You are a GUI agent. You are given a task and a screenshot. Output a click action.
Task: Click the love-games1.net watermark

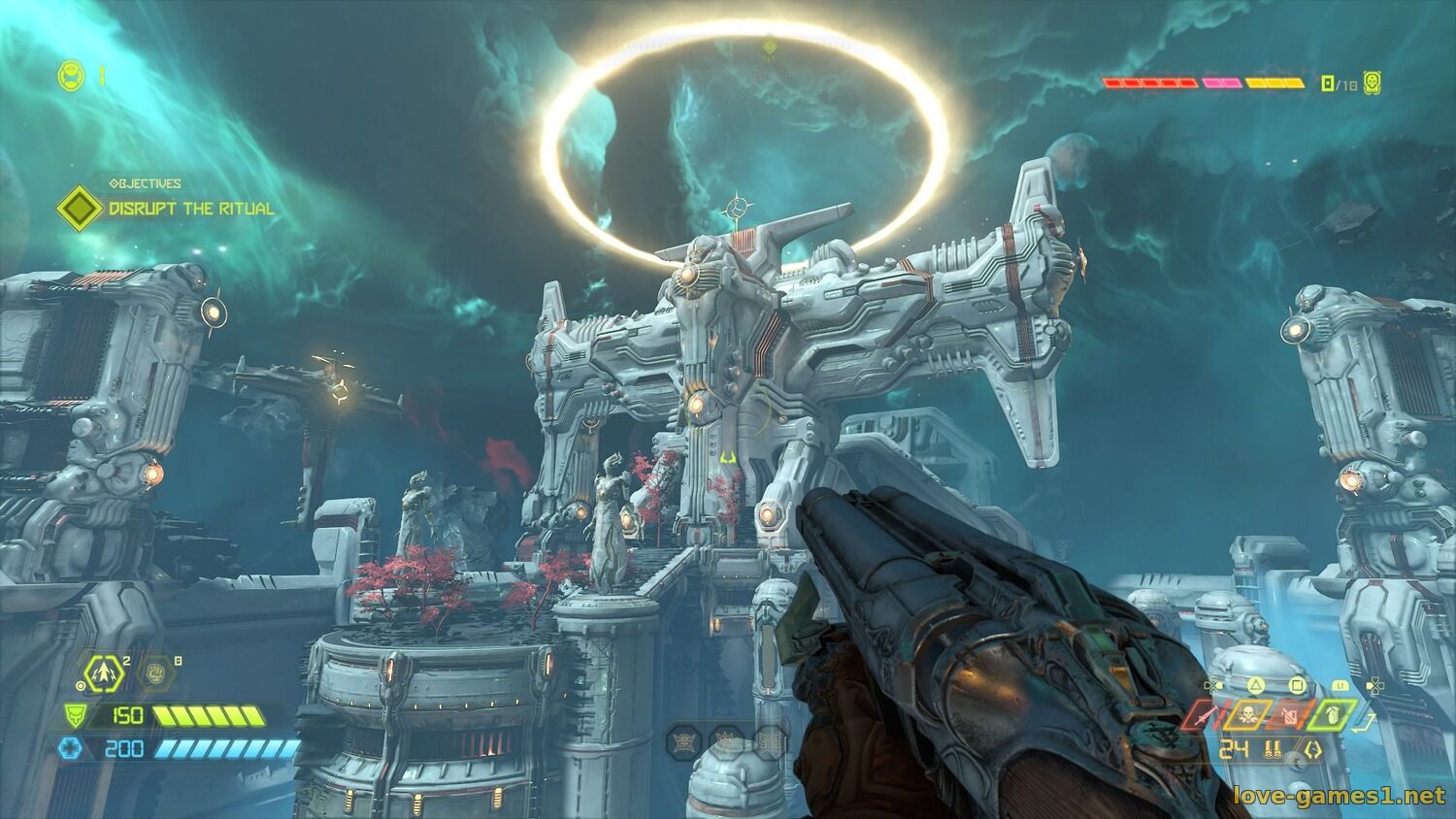1338,797
